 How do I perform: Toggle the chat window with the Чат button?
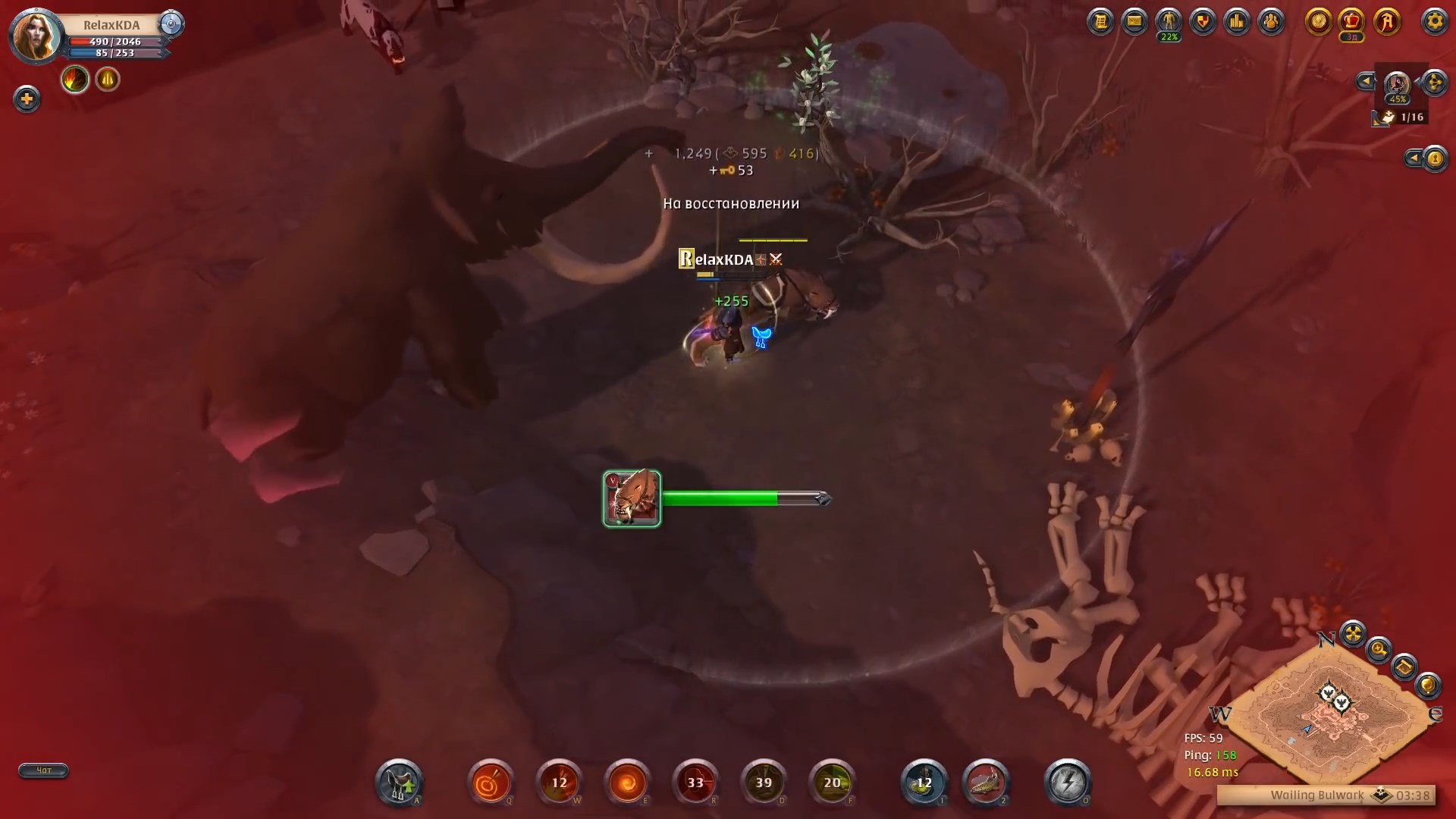coord(43,770)
